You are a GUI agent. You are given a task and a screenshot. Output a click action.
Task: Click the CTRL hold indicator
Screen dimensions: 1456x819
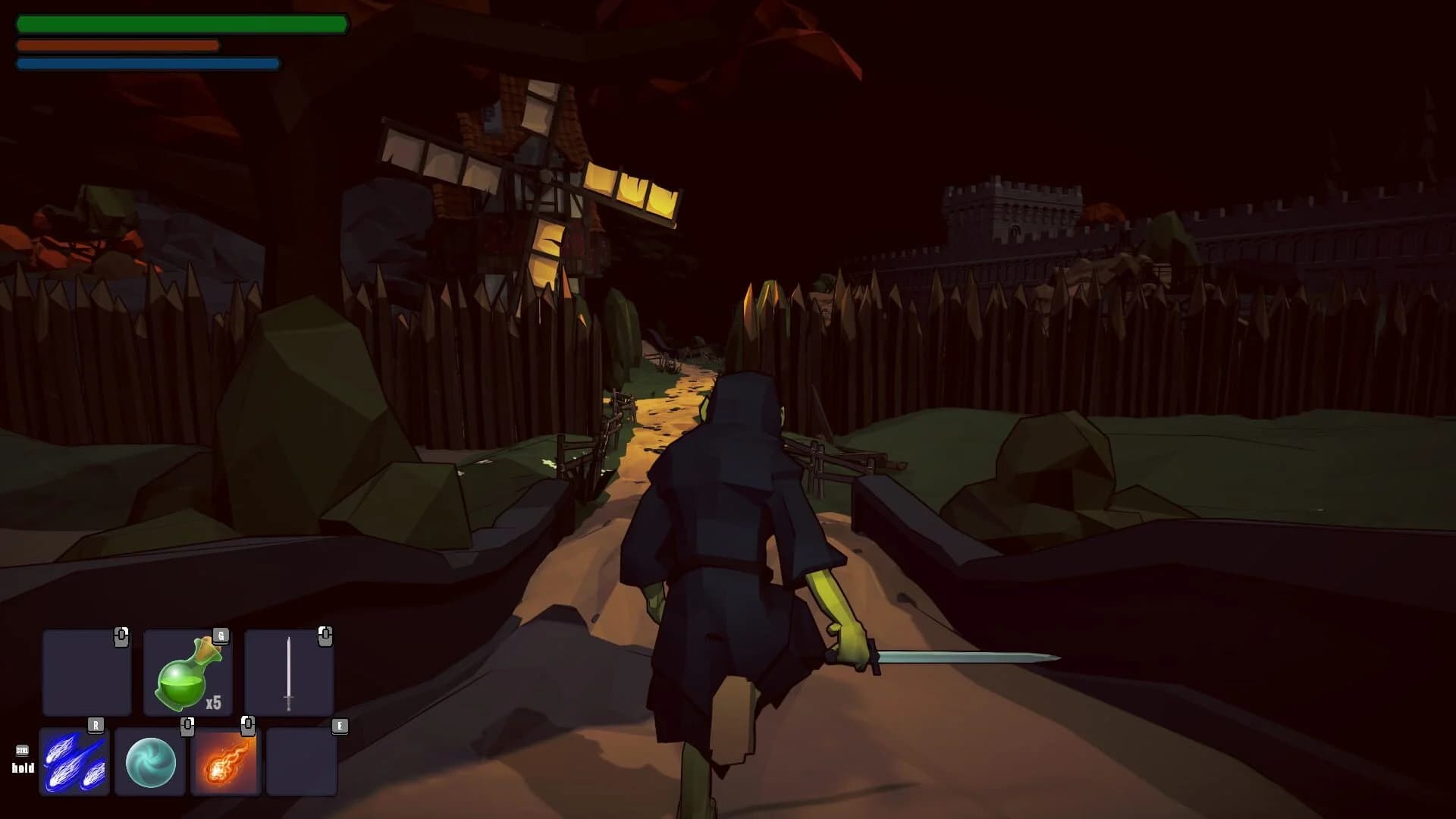[23, 760]
